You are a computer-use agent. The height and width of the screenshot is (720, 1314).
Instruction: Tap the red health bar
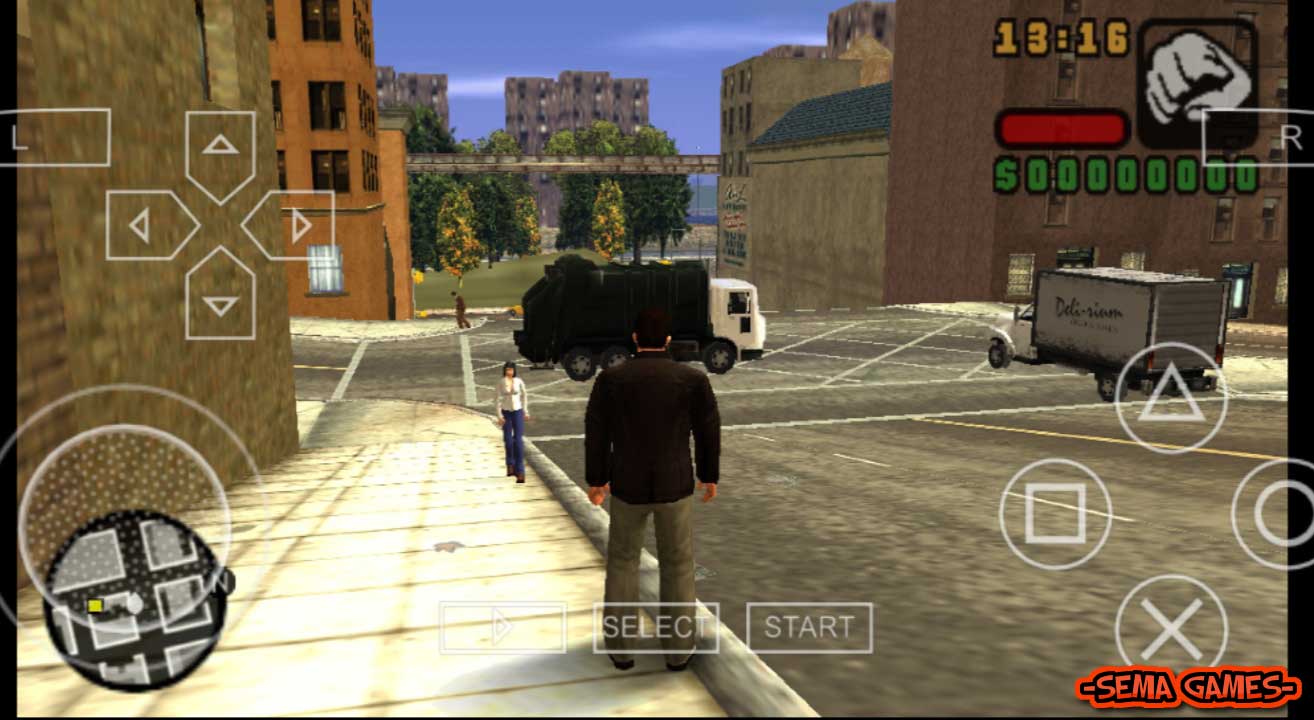1060,127
